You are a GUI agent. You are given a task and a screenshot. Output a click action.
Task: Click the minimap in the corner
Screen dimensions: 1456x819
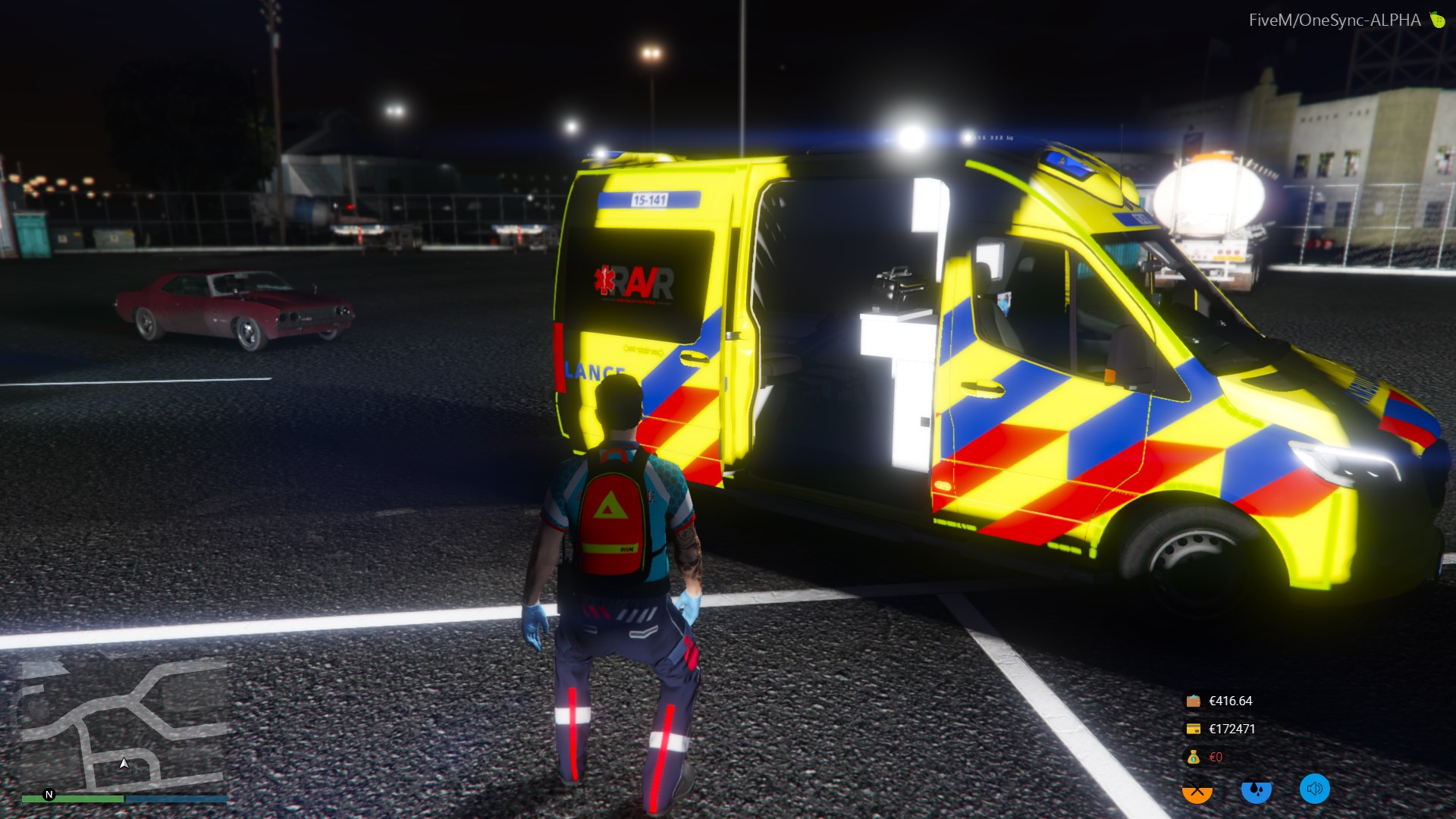tap(124, 728)
